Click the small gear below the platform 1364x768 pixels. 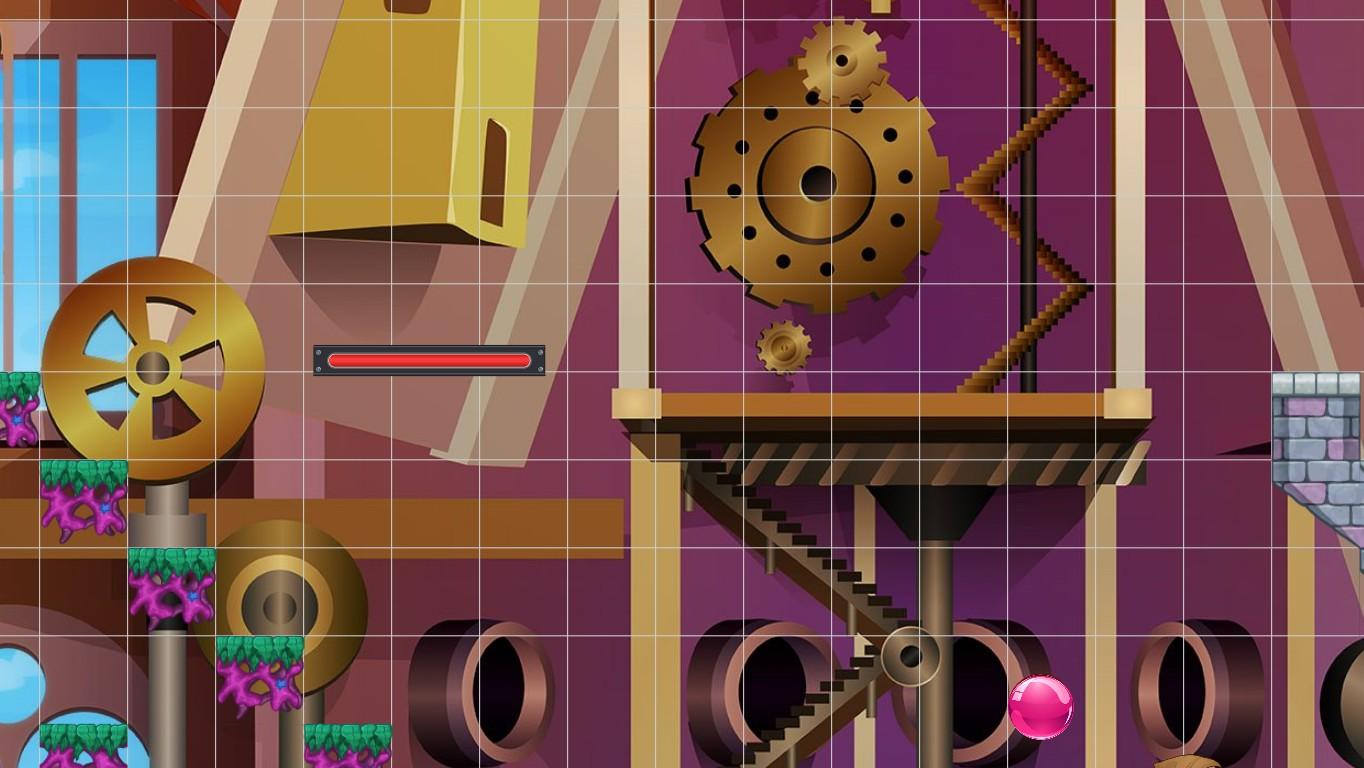pos(786,348)
